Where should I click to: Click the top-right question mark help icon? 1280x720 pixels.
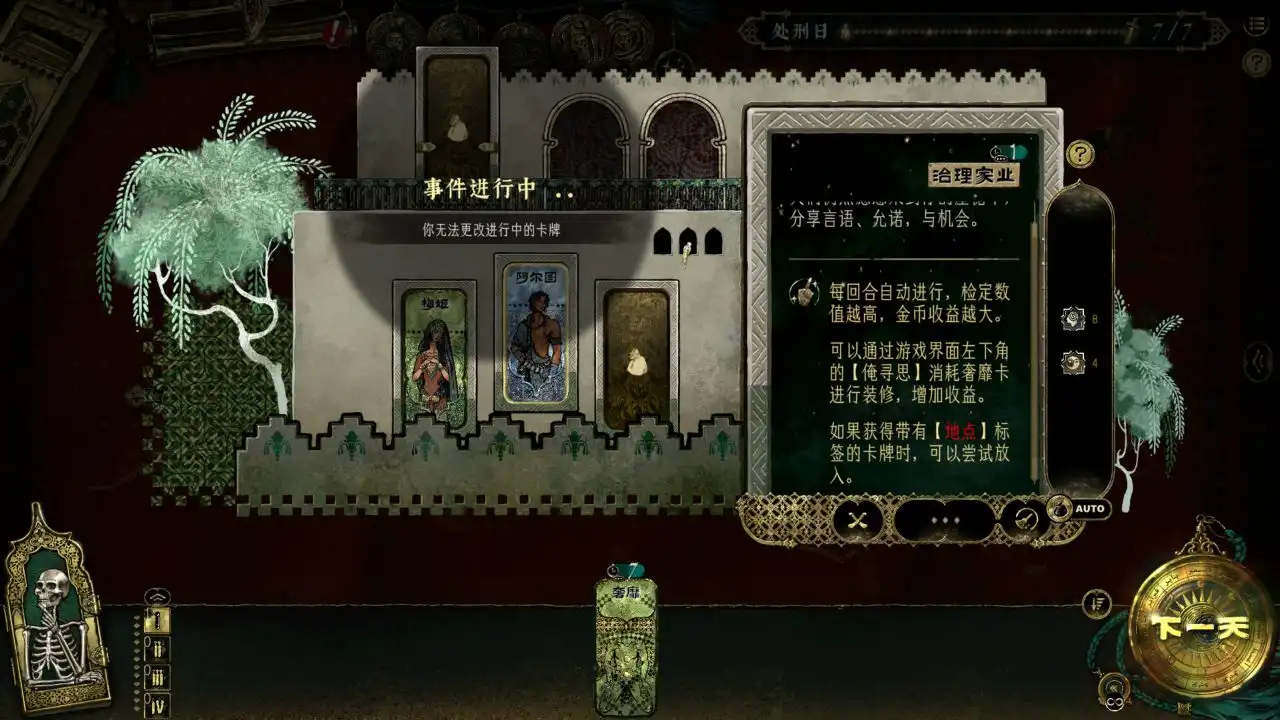(x=1258, y=62)
